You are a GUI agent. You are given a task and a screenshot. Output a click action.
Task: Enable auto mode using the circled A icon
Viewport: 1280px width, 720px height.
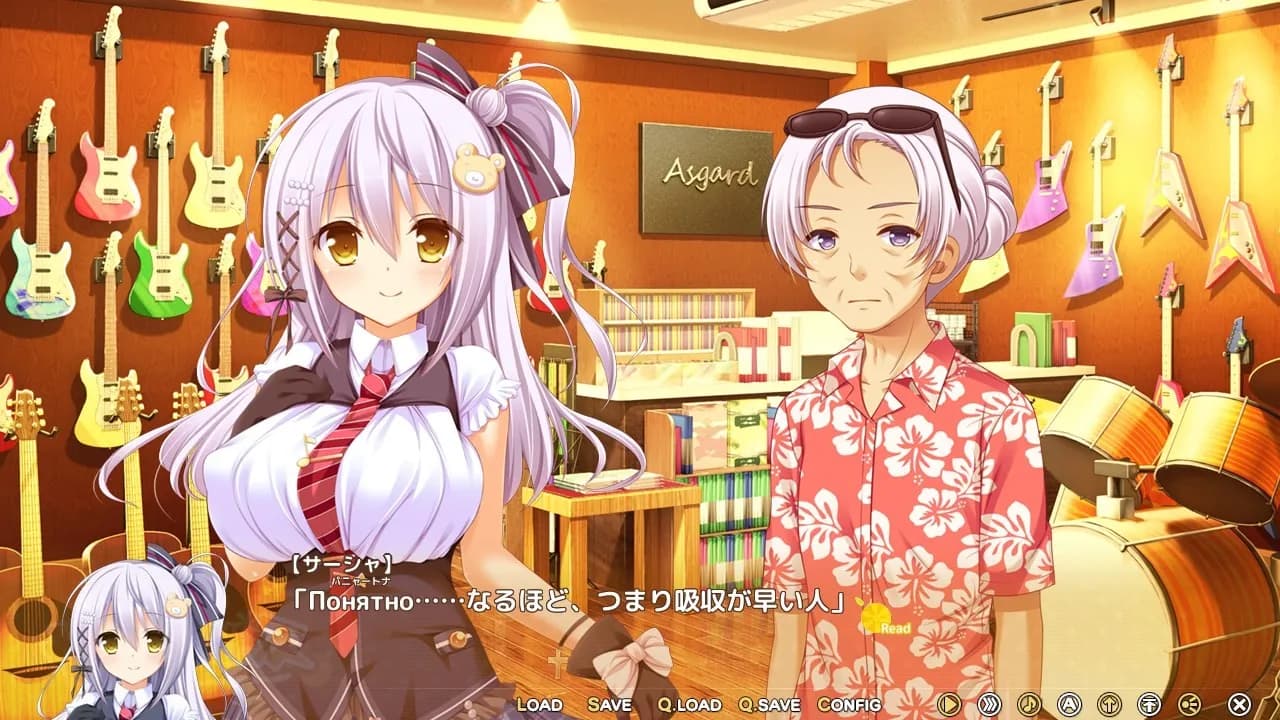(x=1067, y=704)
